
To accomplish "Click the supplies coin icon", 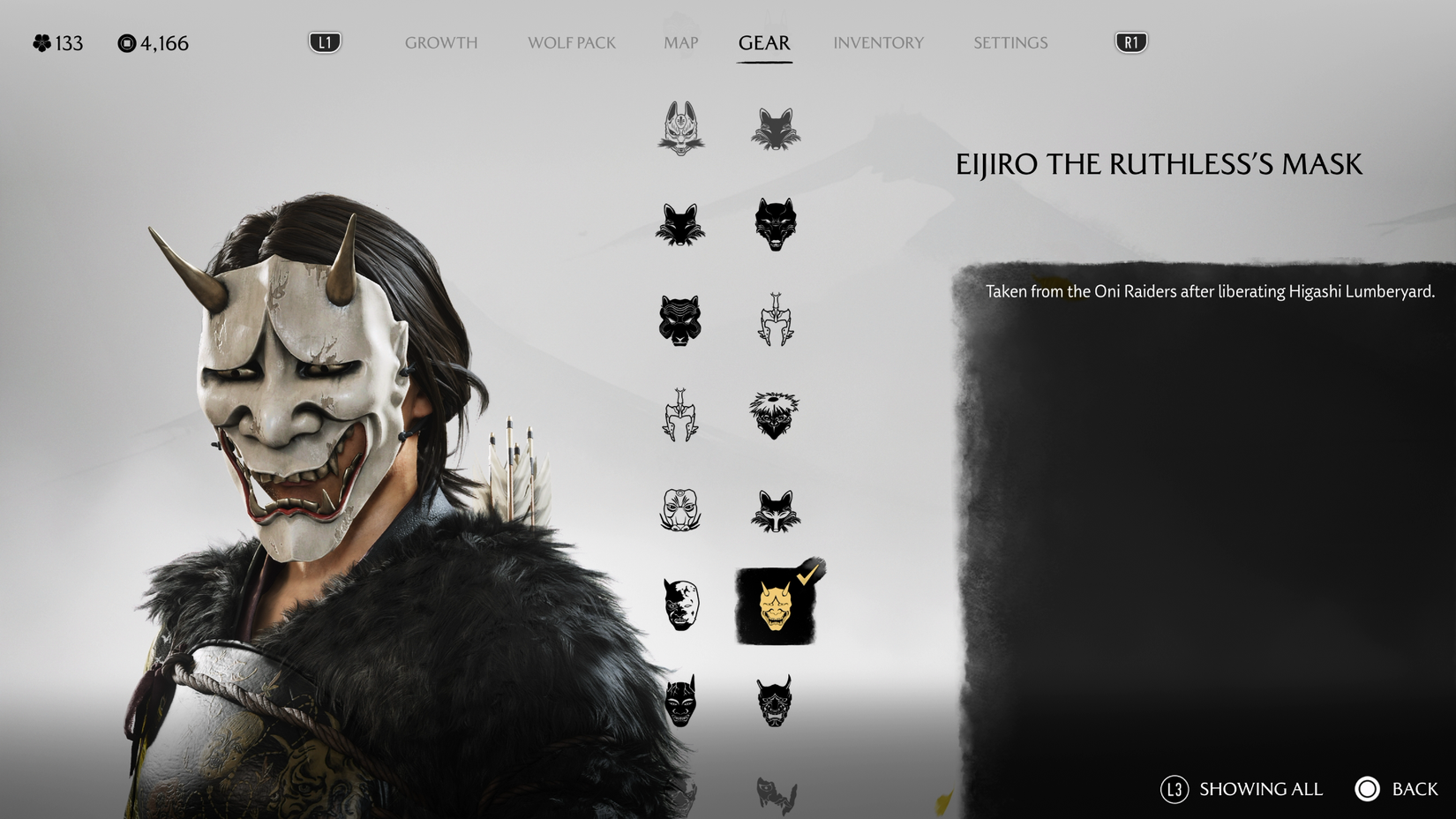I will tap(127, 42).
